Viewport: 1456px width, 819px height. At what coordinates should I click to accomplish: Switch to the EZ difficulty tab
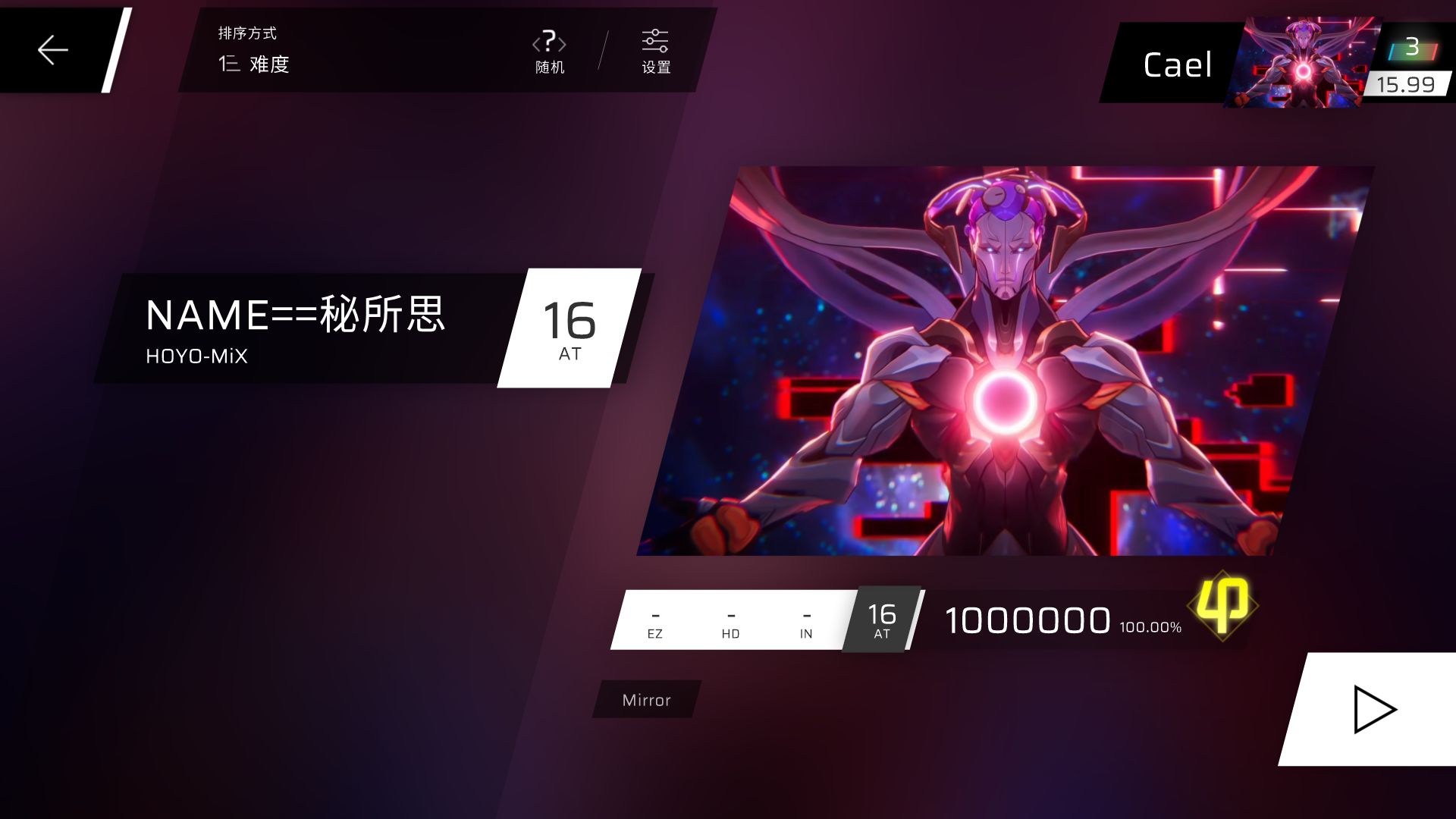(x=654, y=622)
